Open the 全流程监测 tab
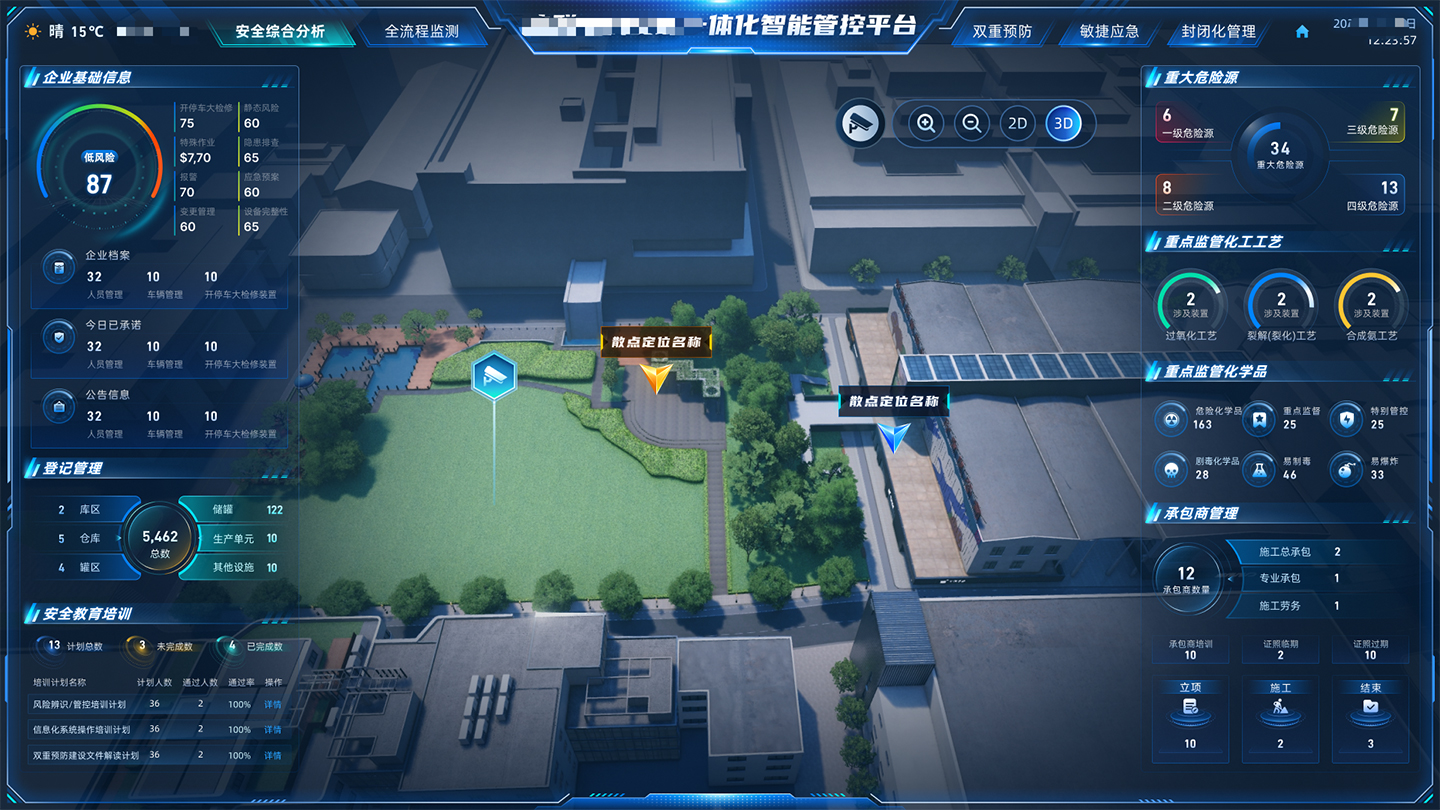The width and height of the screenshot is (1440, 810). [x=422, y=31]
